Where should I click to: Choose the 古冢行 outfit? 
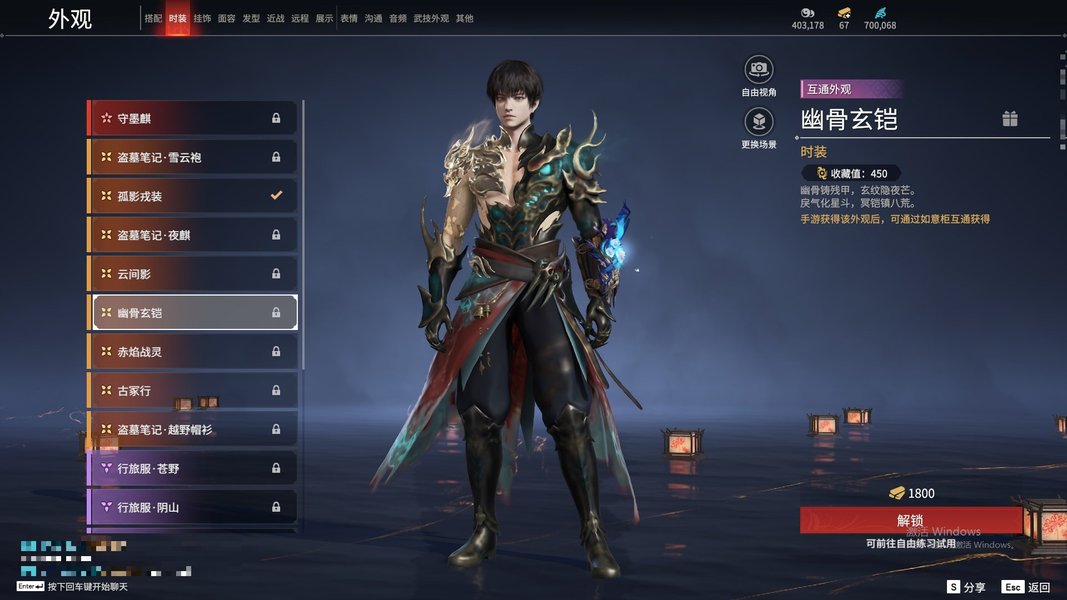(192, 391)
